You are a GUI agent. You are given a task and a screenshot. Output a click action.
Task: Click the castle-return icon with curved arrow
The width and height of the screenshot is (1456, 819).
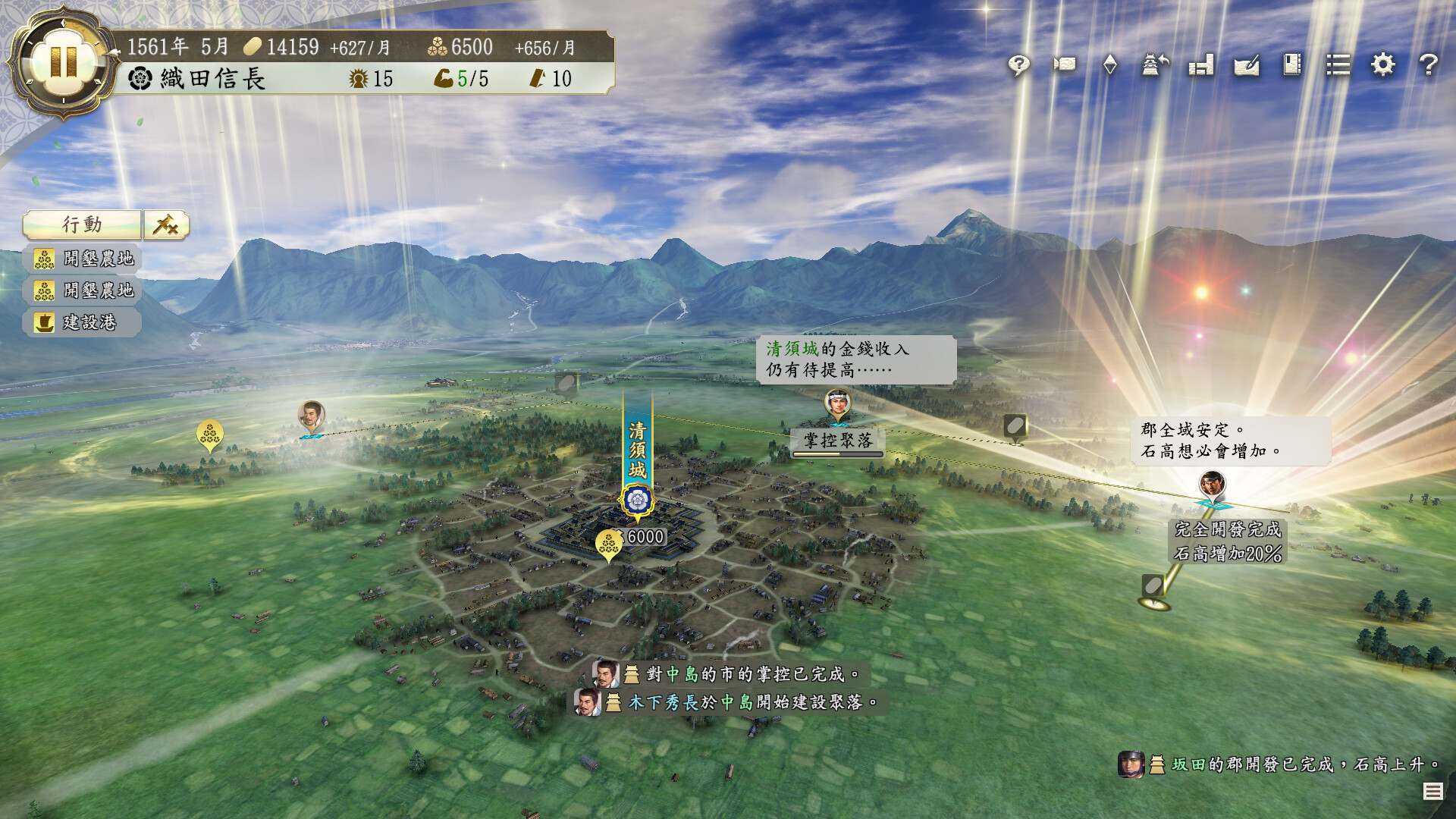(x=1156, y=66)
